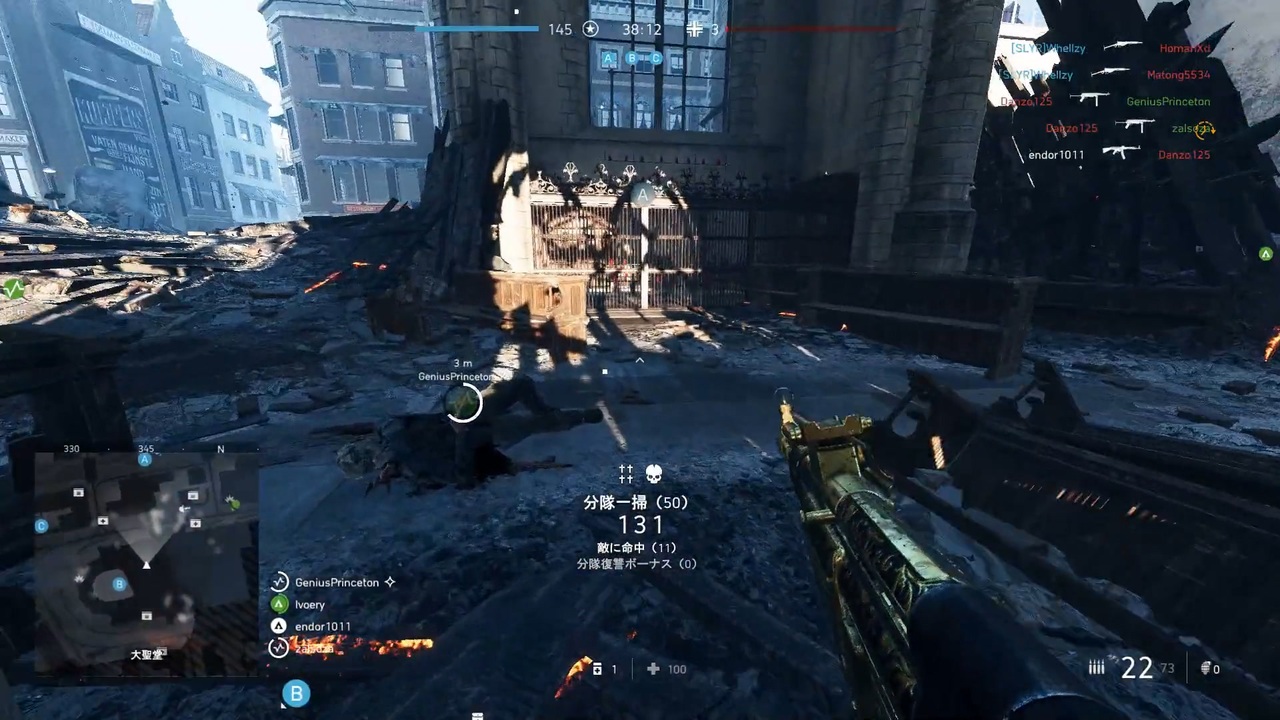Image resolution: width=1280 pixels, height=720 pixels.
Task: Select the medkit plus icon showing 100
Action: tap(653, 668)
